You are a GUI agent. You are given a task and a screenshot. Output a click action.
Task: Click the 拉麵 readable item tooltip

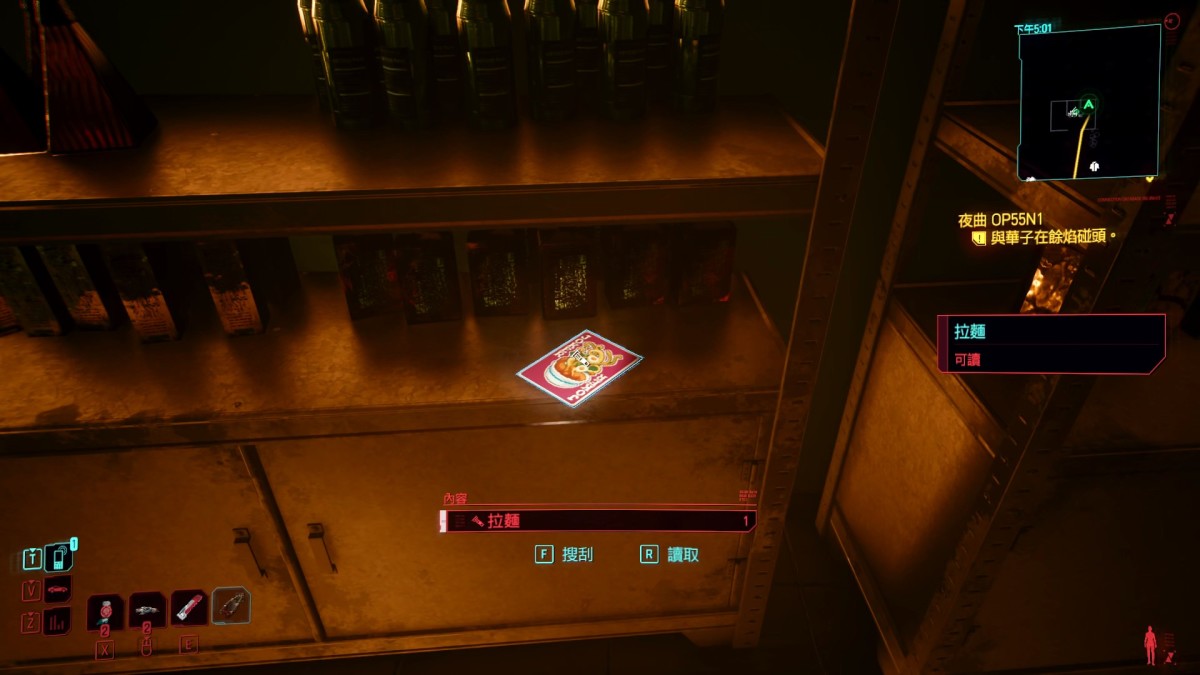[1051, 343]
